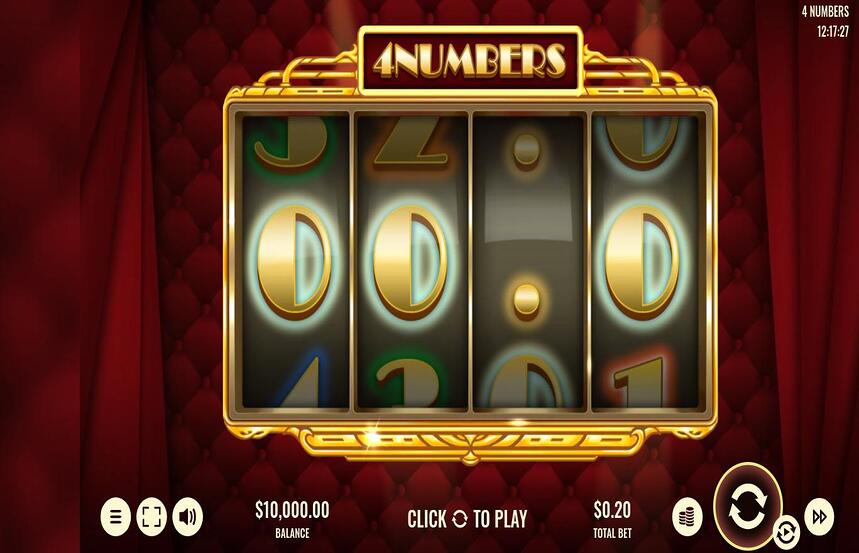859x553 pixels.
Task: Mute the game sound
Action: [x=187, y=517]
